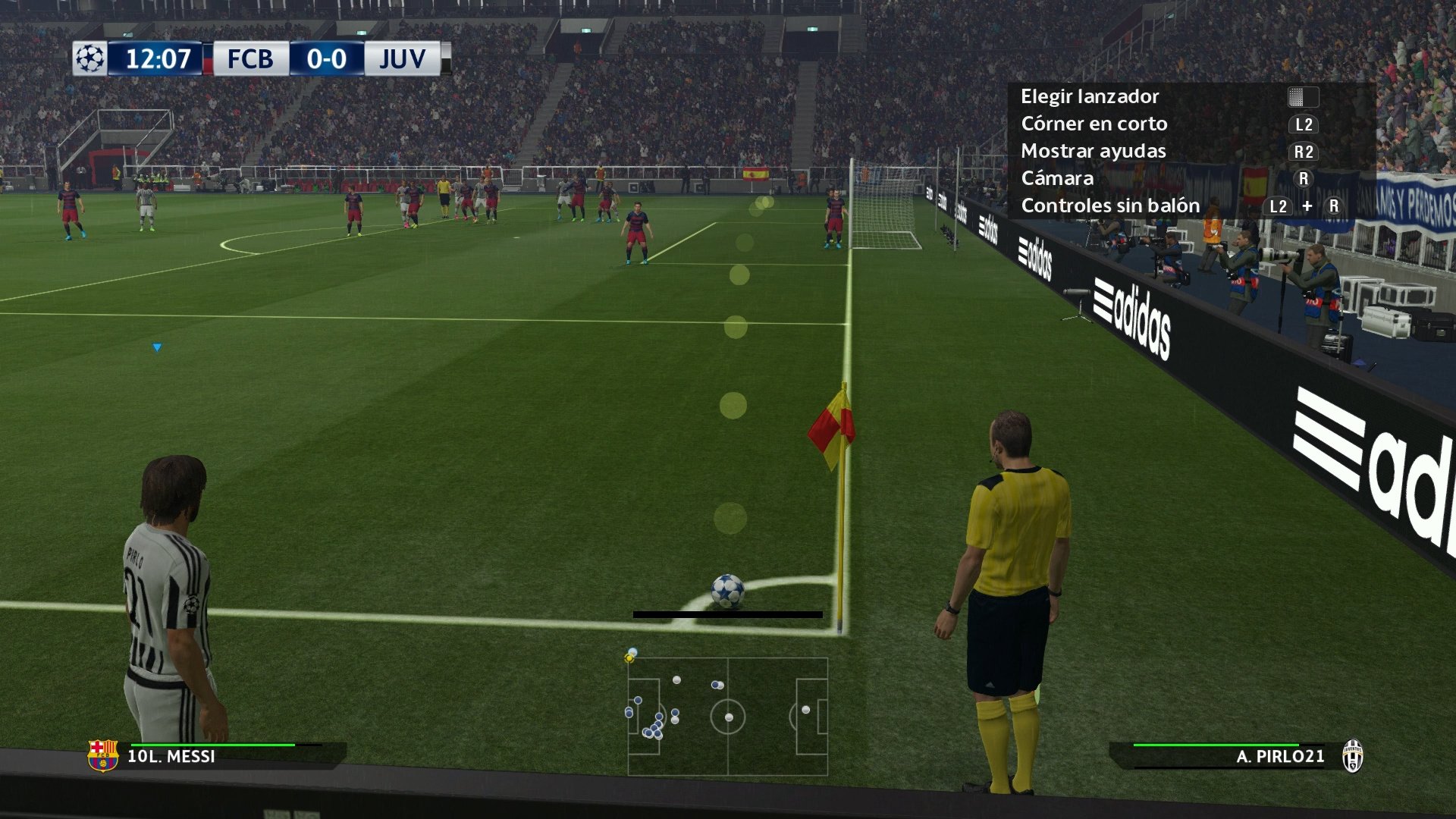Toggle Controles sin balón option
Viewport: 1456px width, 819px height.
[x=1109, y=206]
